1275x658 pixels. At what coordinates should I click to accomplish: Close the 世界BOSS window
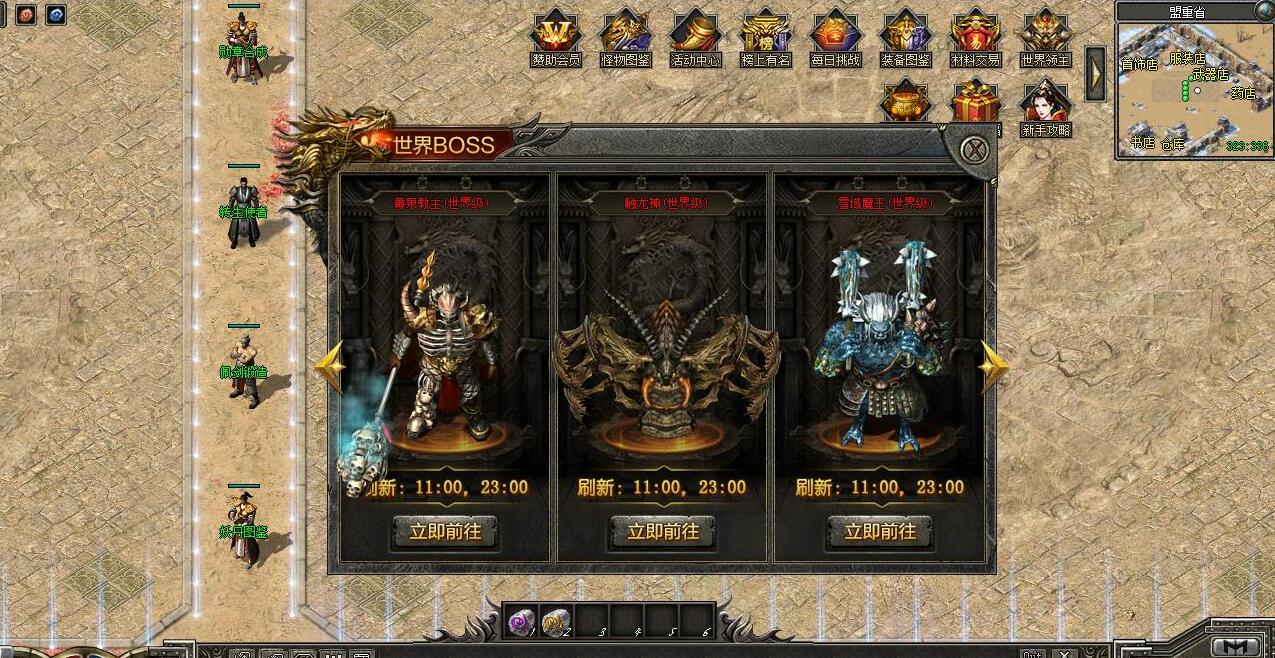click(x=974, y=151)
